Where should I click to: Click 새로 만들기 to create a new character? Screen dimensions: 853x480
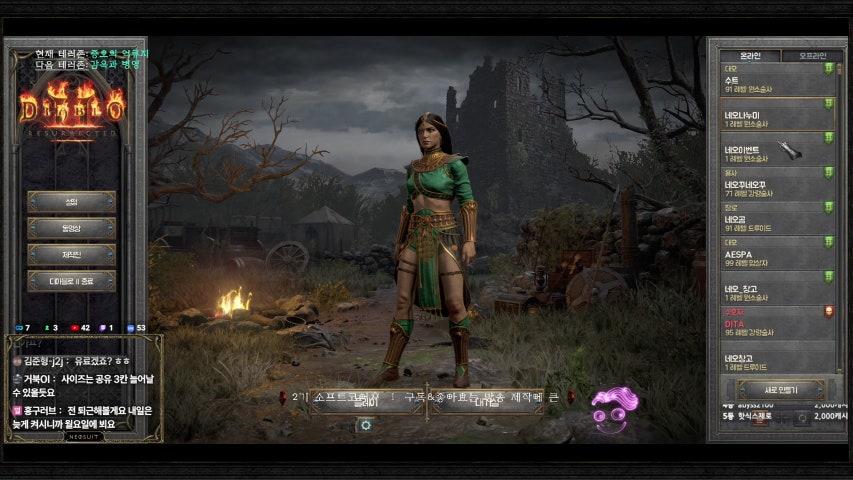[780, 388]
